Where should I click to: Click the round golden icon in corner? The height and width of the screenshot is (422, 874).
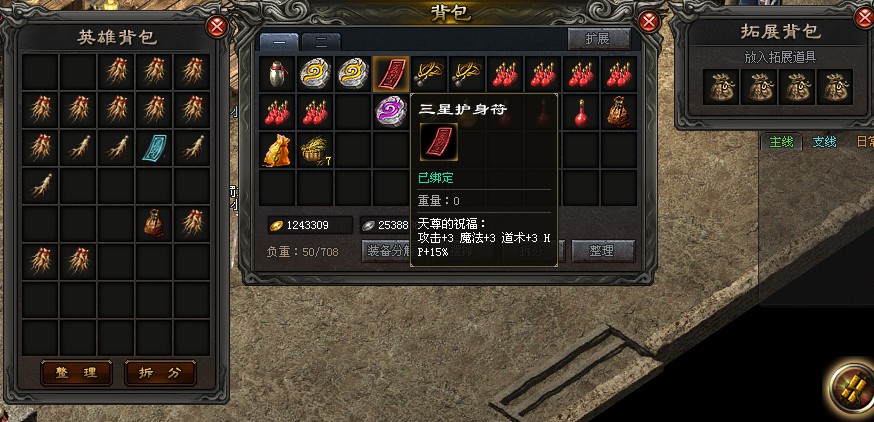[849, 387]
